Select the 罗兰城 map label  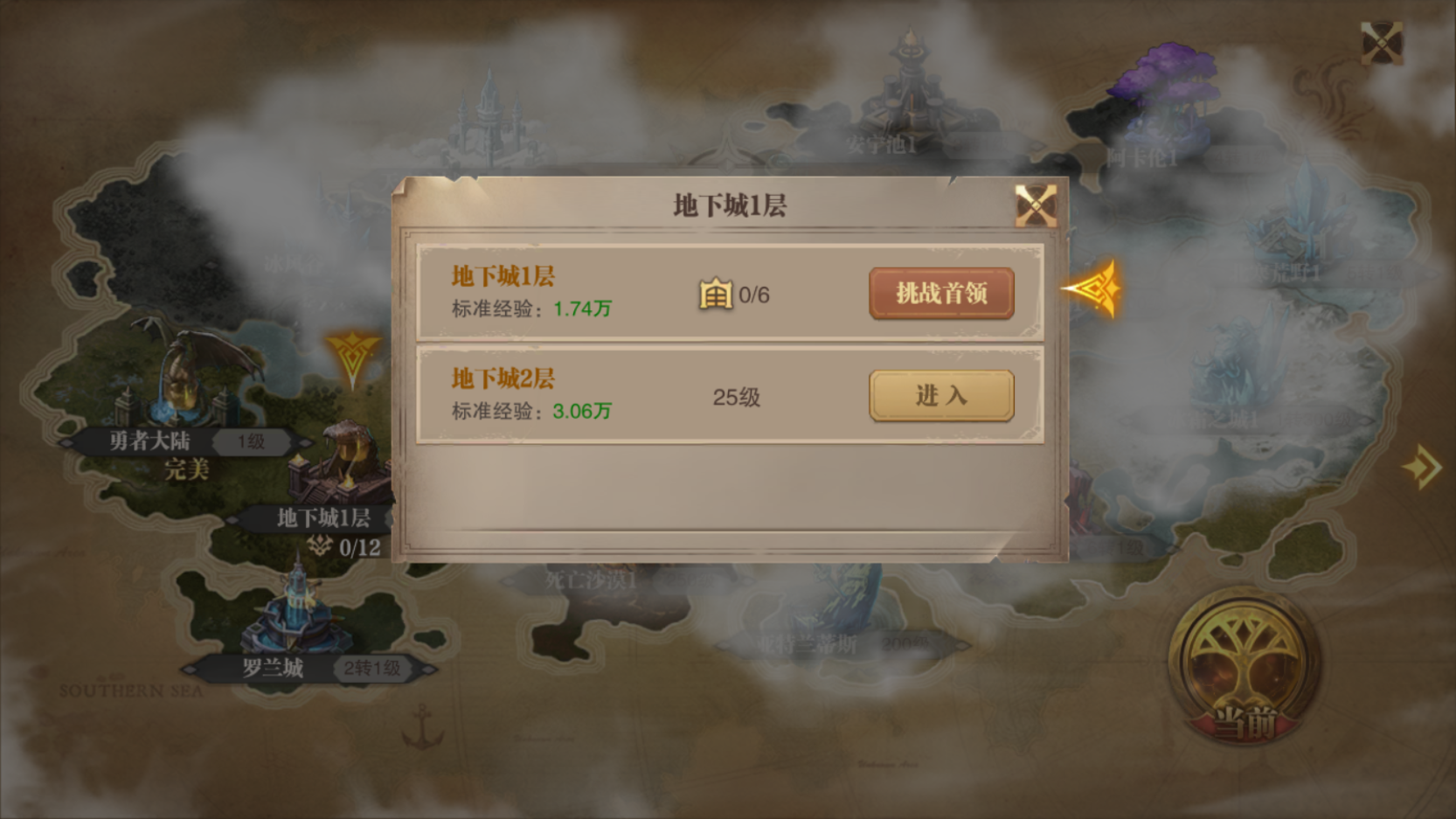[x=272, y=668]
